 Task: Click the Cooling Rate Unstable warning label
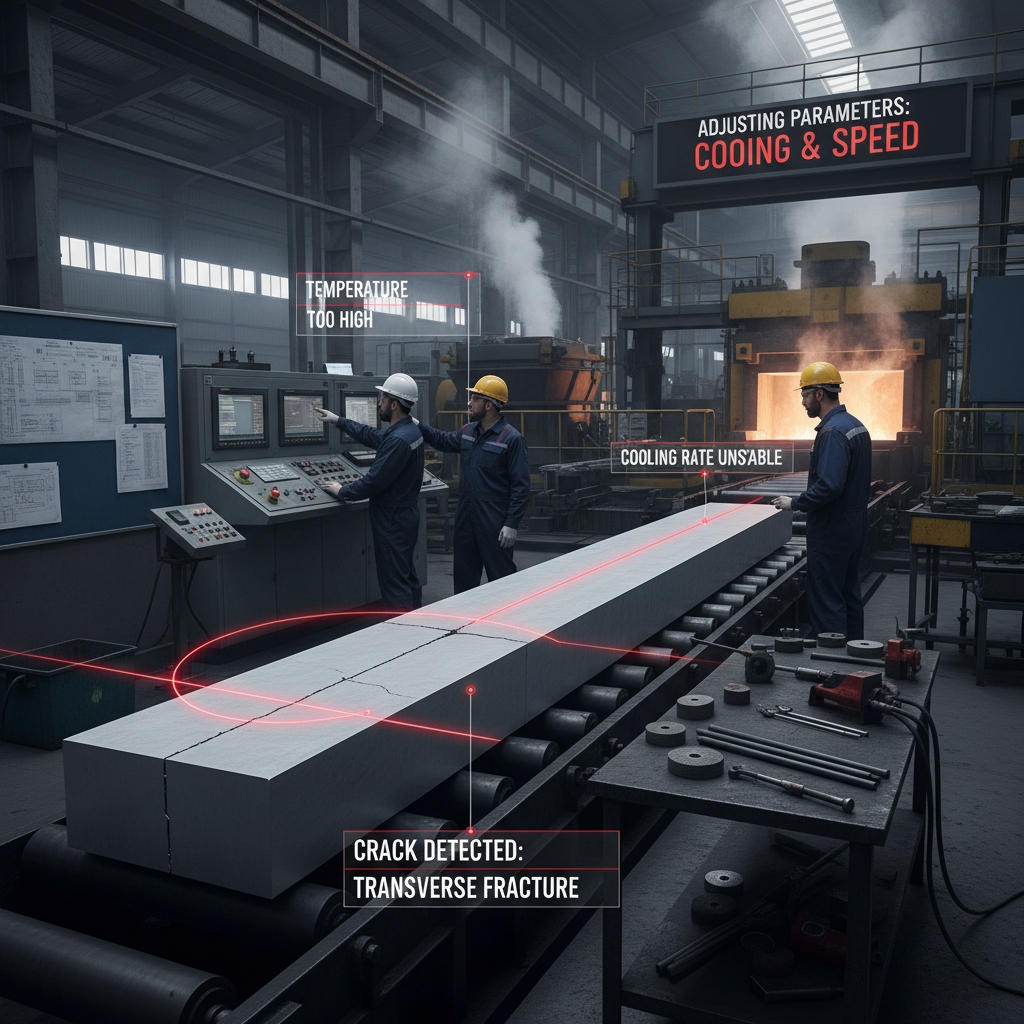(x=700, y=458)
